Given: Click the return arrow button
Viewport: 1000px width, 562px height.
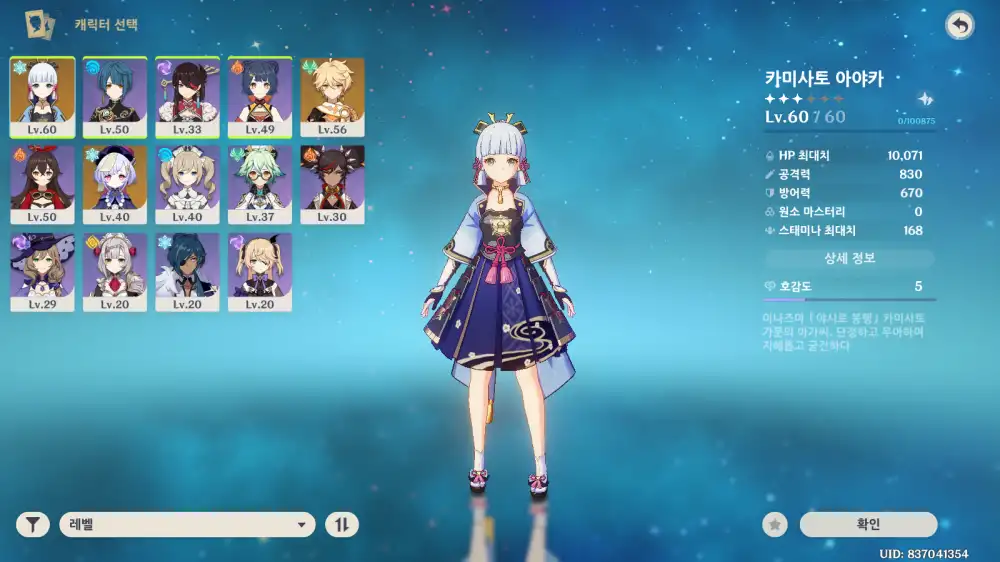Looking at the screenshot, I should [x=960, y=26].
